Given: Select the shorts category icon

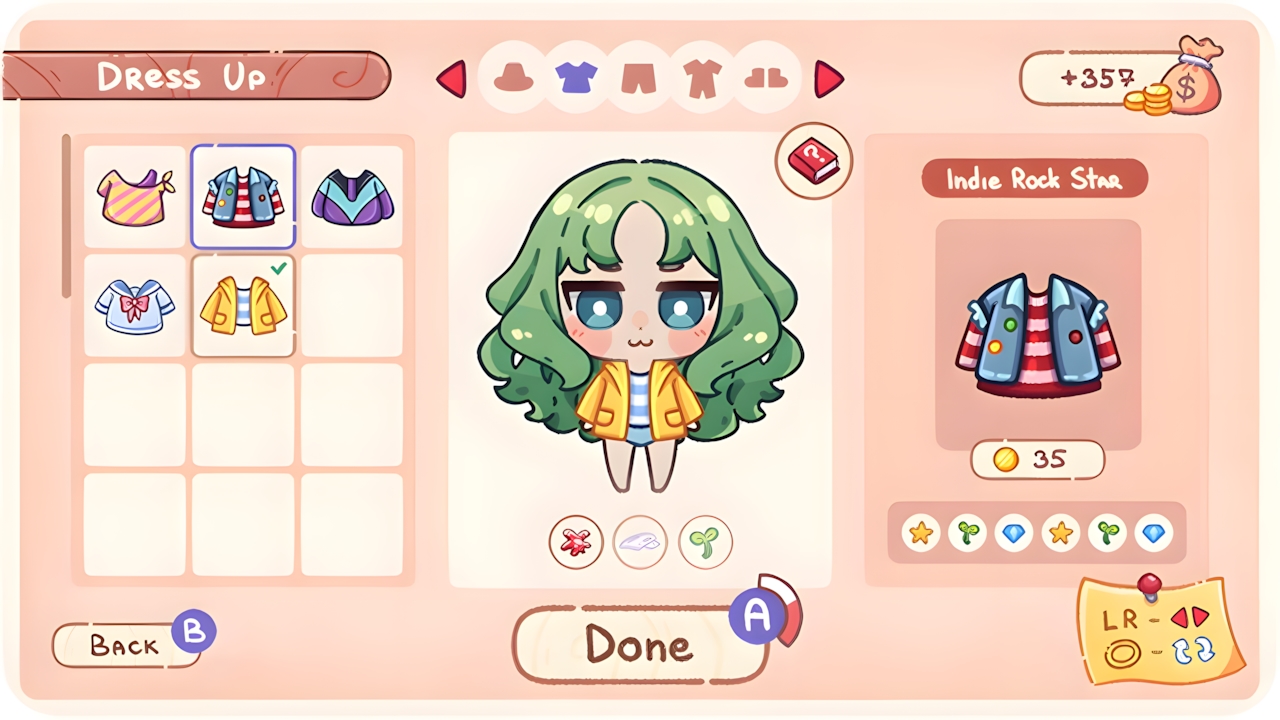Looking at the screenshot, I should [640, 78].
